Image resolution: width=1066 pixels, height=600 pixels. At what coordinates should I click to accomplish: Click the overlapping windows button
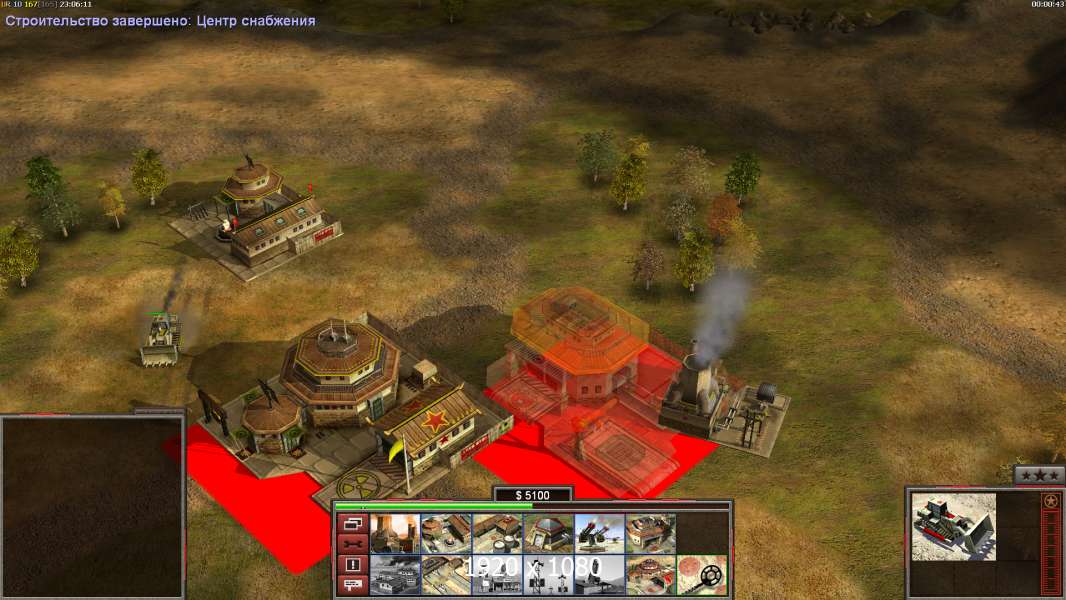click(x=351, y=524)
